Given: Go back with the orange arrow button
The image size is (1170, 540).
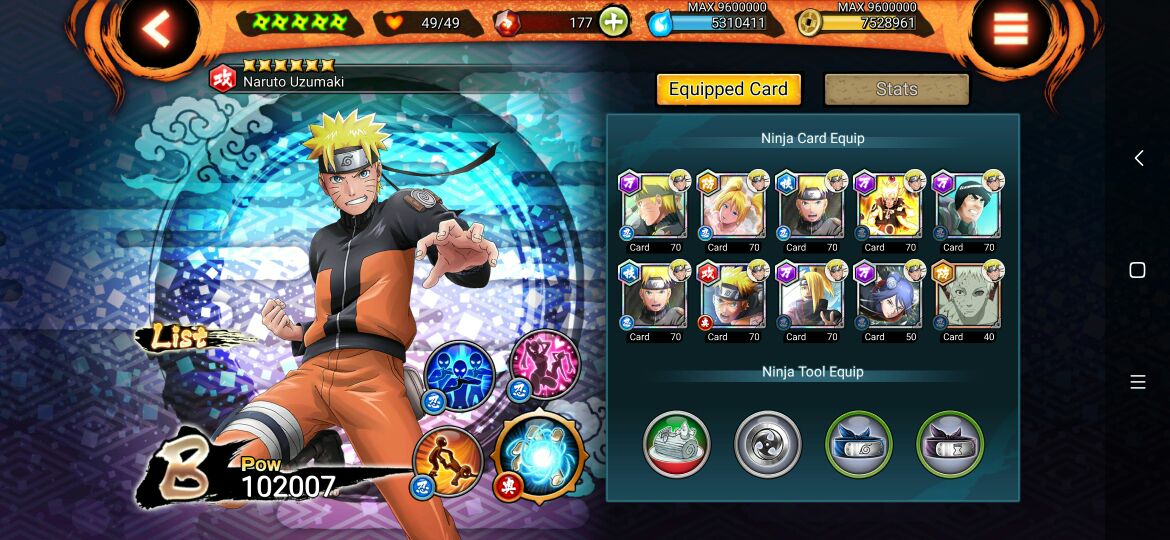Looking at the screenshot, I should [x=157, y=30].
